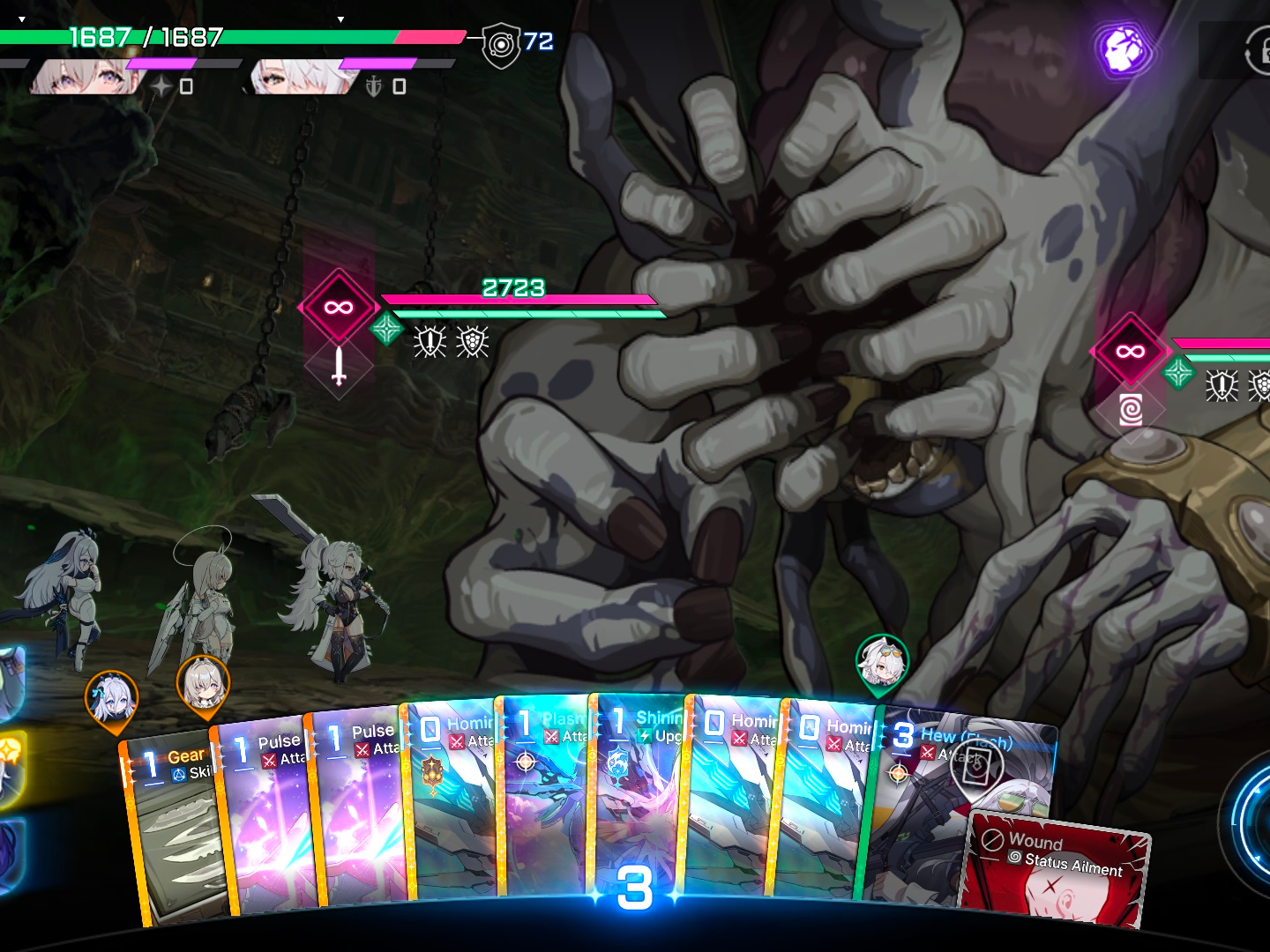Choose the Shining upgrade card

pos(635,793)
